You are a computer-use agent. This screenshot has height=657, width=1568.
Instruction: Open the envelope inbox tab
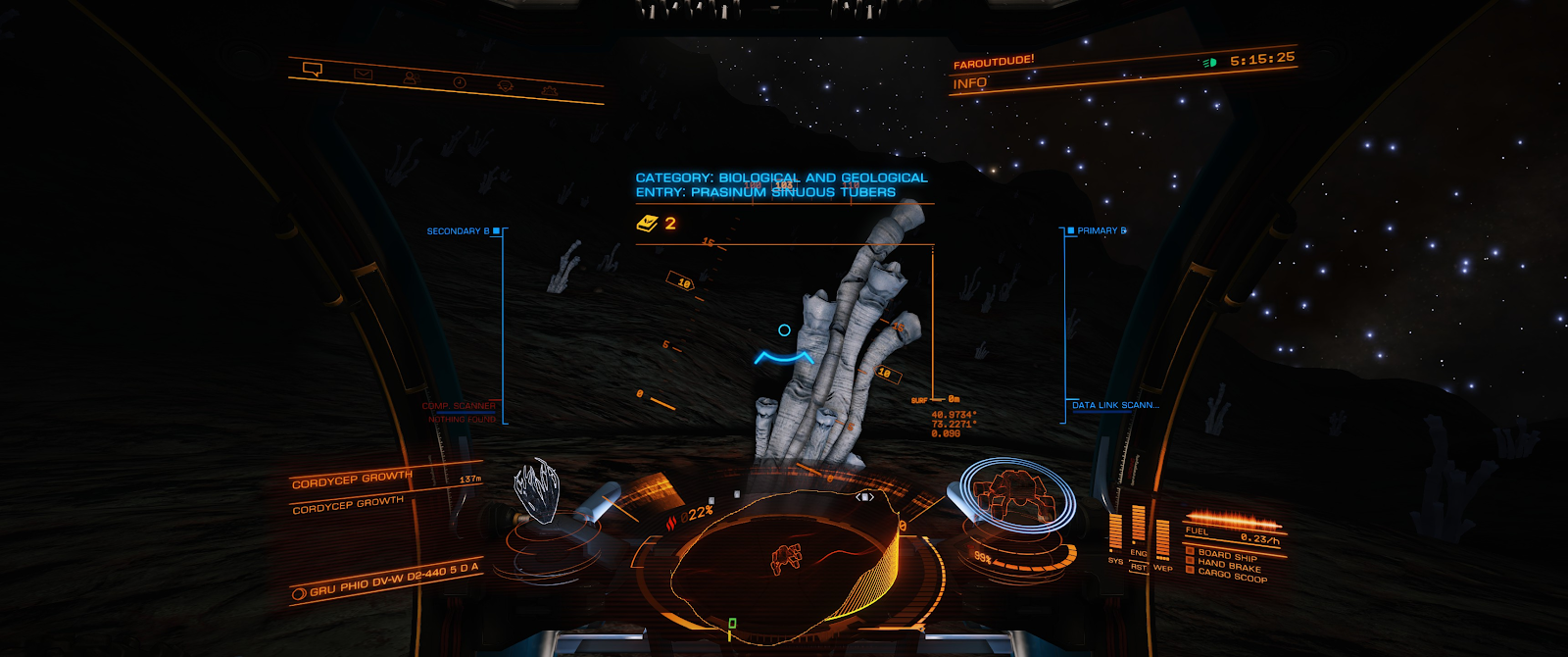(x=363, y=74)
